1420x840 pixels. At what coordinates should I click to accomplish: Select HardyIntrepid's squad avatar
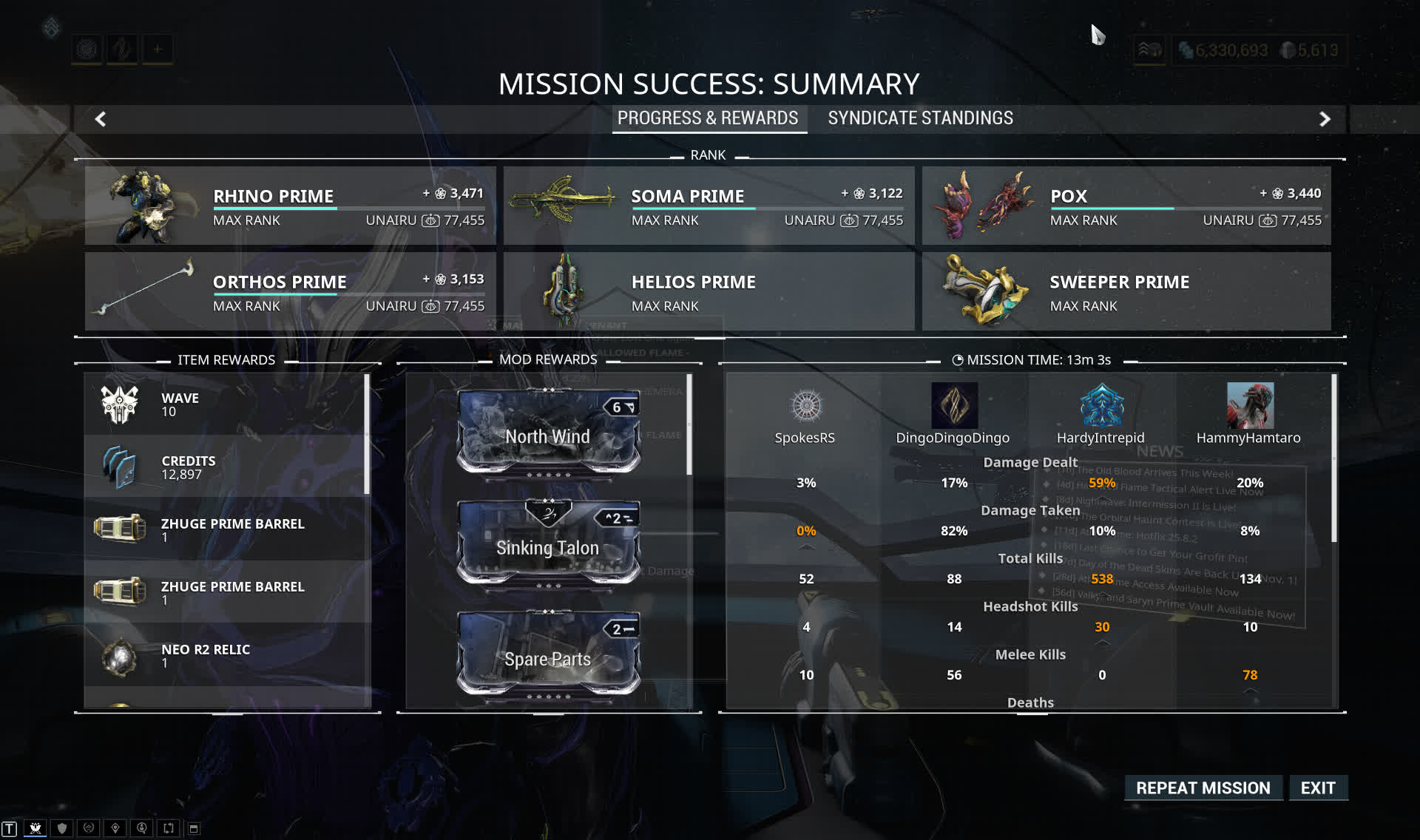point(1101,405)
